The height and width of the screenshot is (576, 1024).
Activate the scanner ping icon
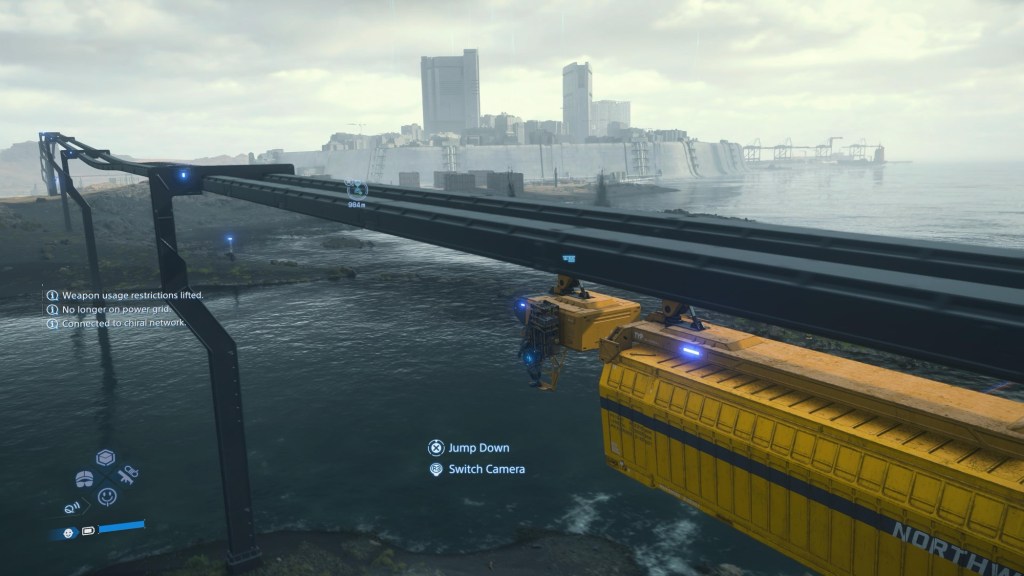click(73, 507)
